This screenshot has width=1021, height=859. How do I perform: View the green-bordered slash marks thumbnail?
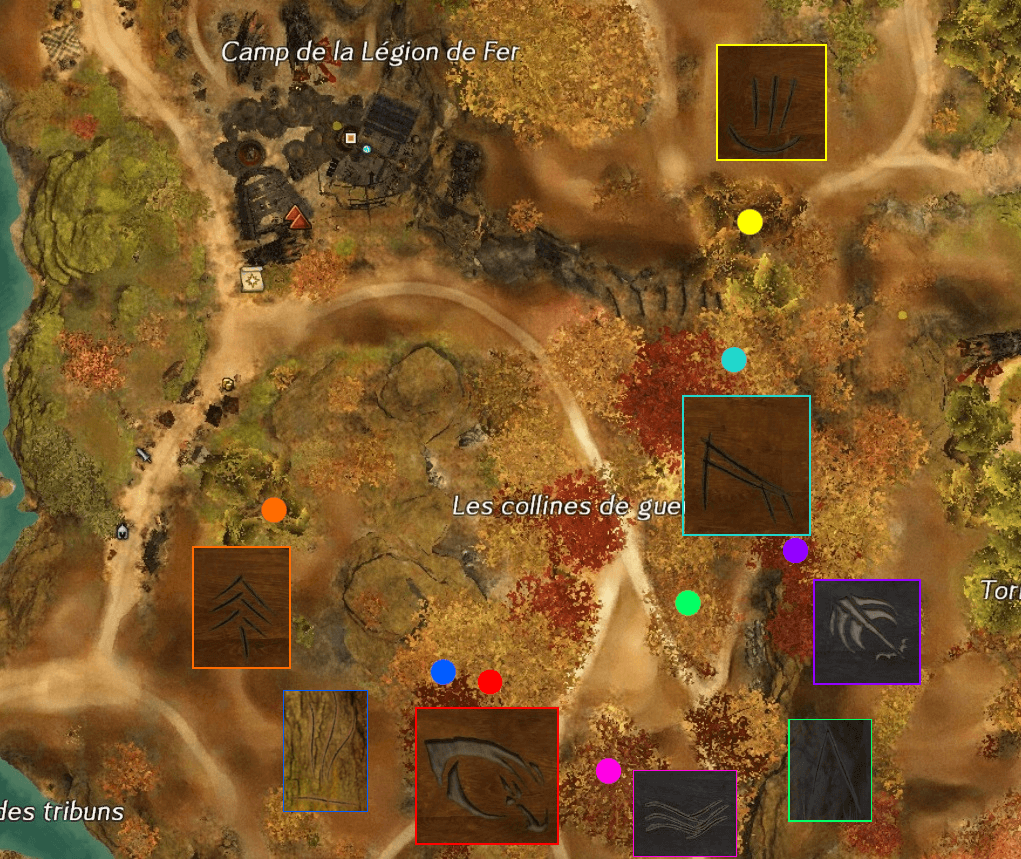tap(830, 770)
